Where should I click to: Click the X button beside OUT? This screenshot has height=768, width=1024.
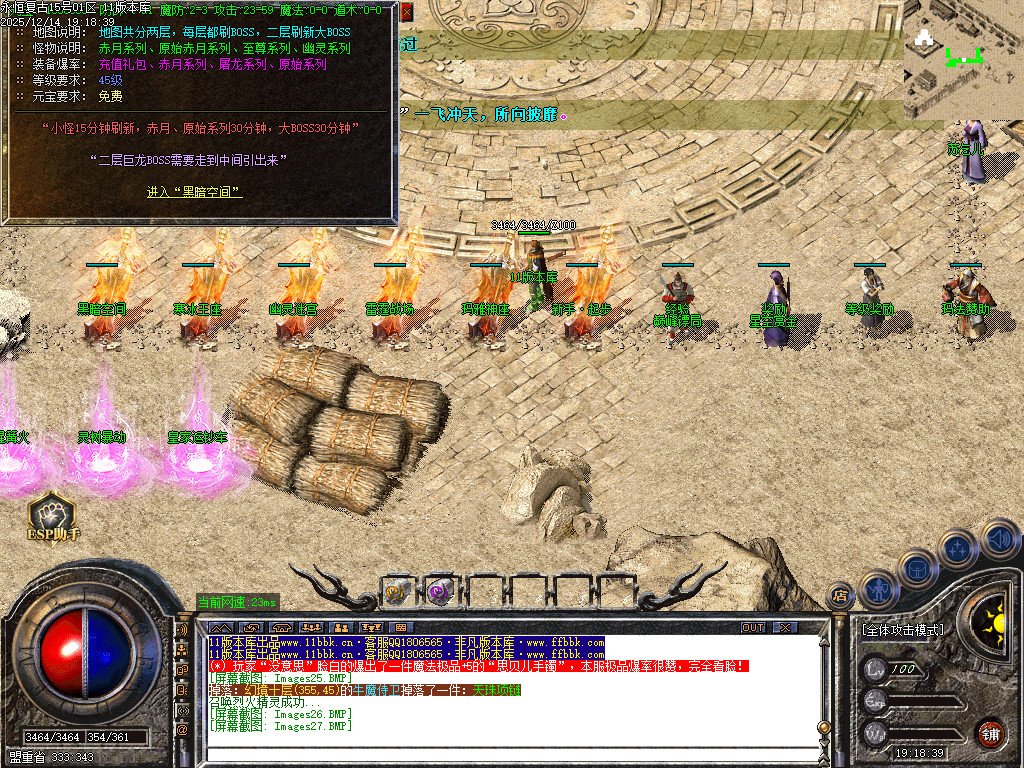tap(786, 627)
